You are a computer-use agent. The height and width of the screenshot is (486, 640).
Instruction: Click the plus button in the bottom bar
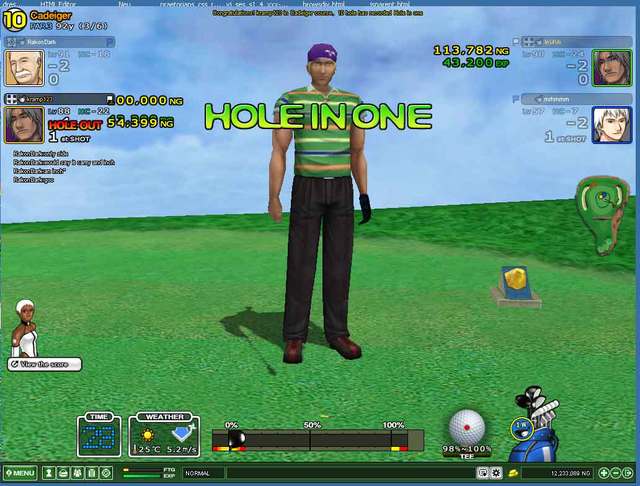coord(601,472)
